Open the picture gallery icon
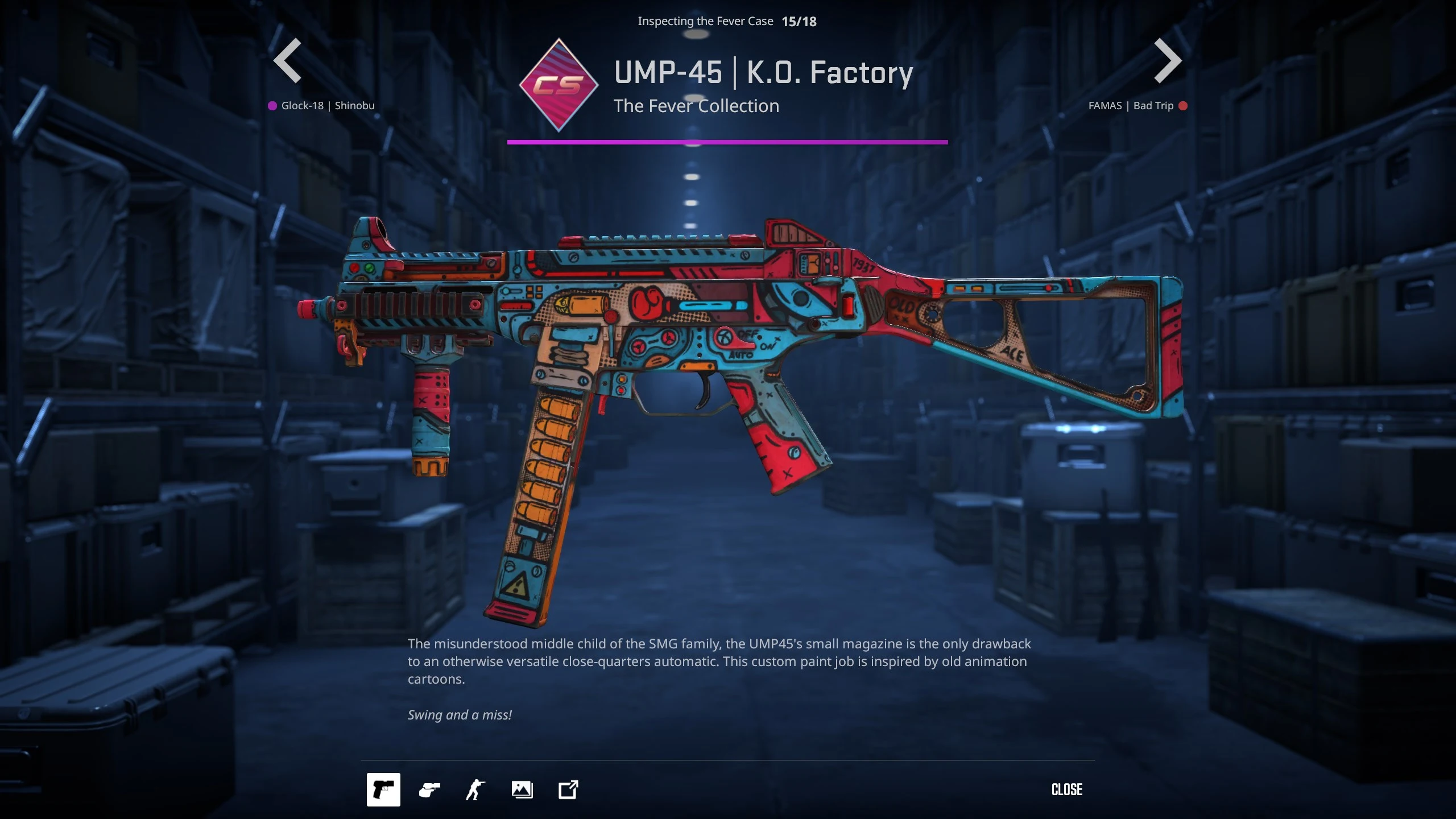Image resolution: width=1456 pixels, height=819 pixels. [x=522, y=789]
